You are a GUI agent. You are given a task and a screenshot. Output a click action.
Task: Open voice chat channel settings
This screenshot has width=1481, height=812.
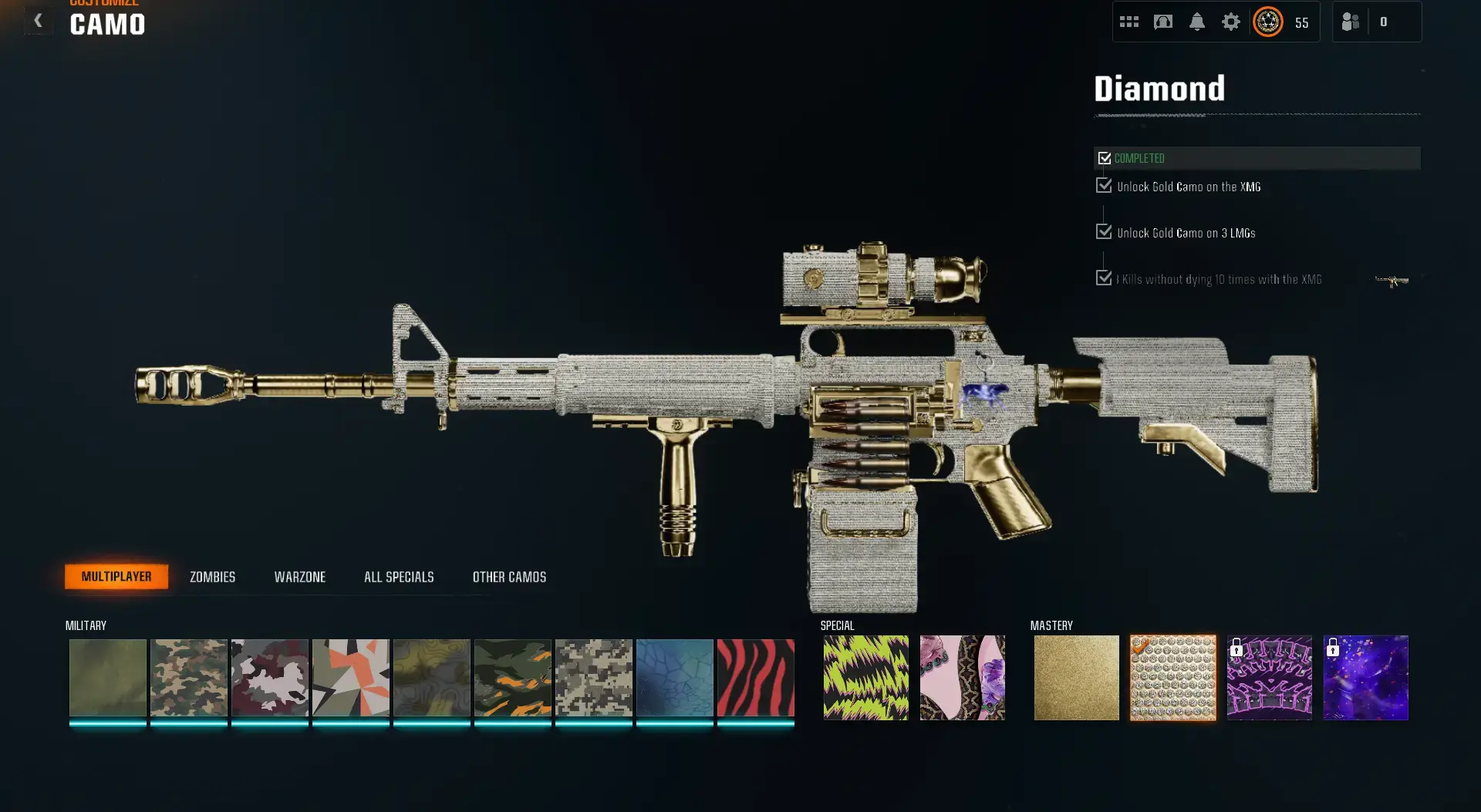click(x=1163, y=21)
